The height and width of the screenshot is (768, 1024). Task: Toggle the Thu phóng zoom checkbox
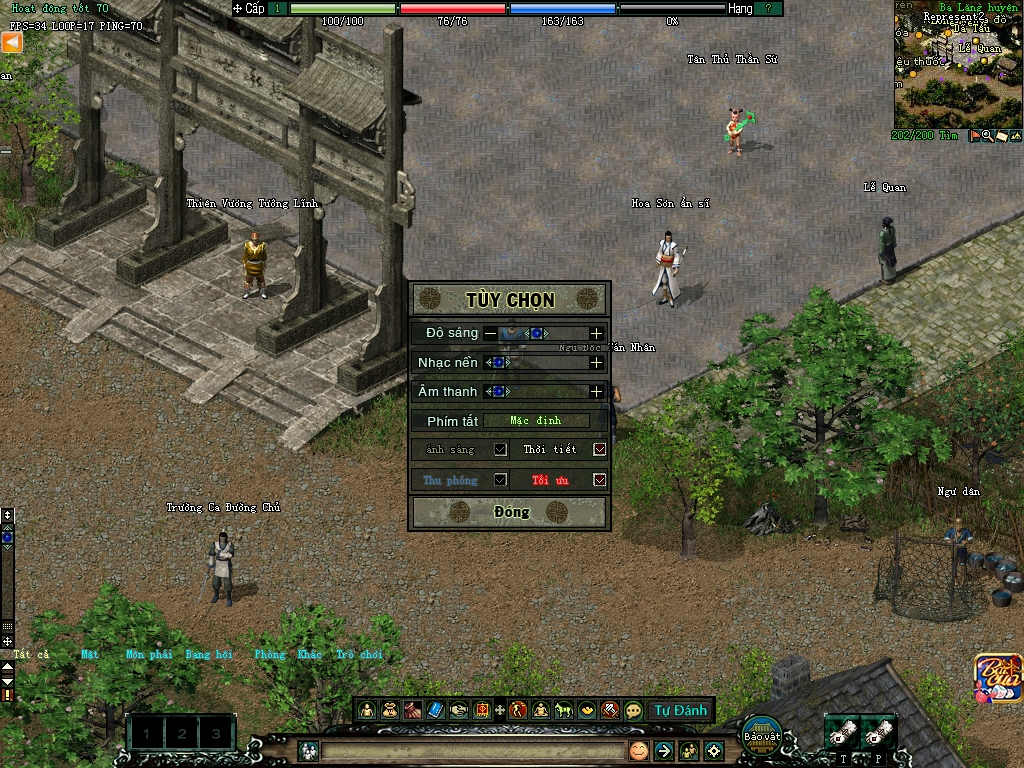(x=500, y=480)
